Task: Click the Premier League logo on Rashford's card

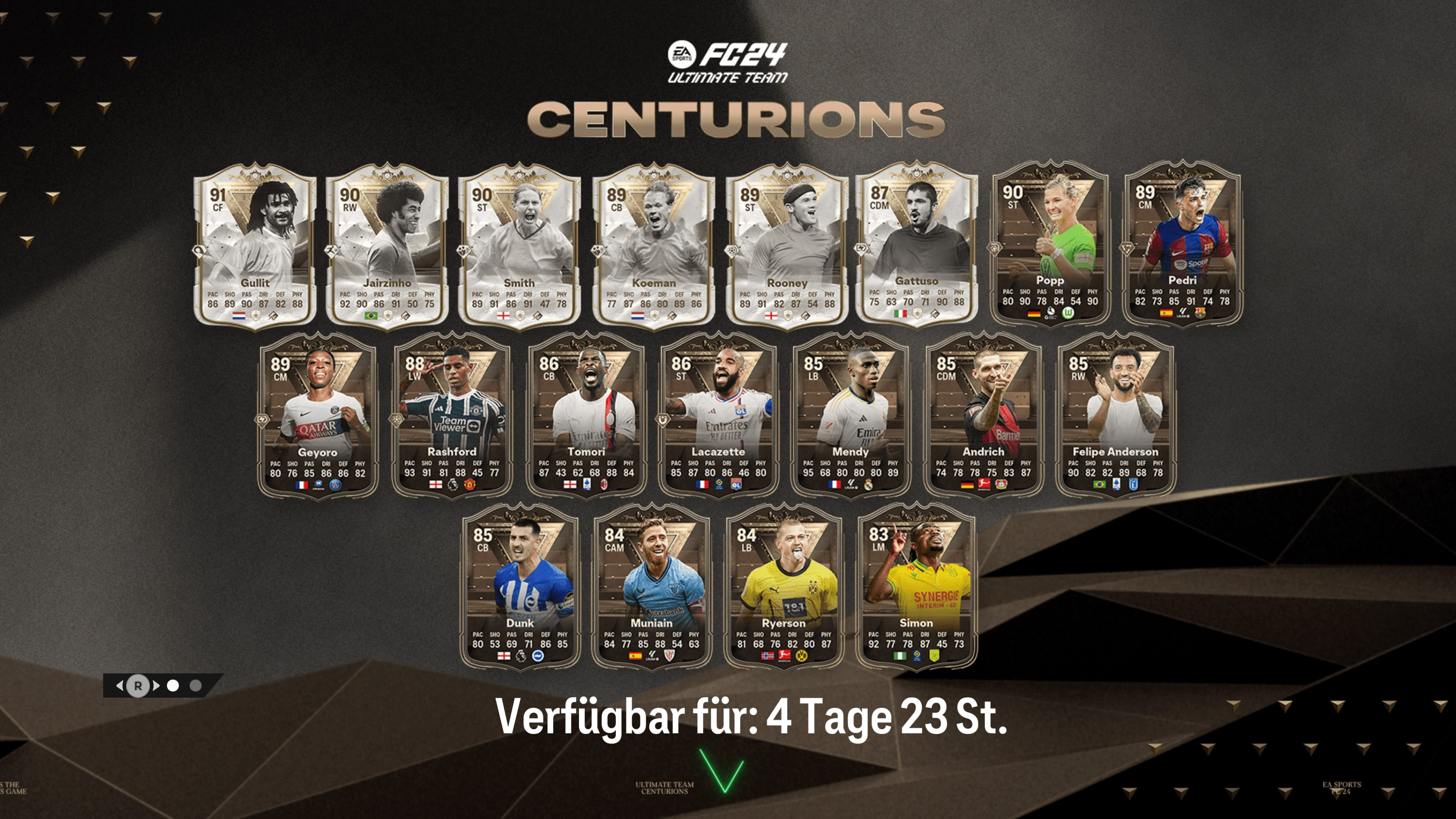Action: point(453,485)
